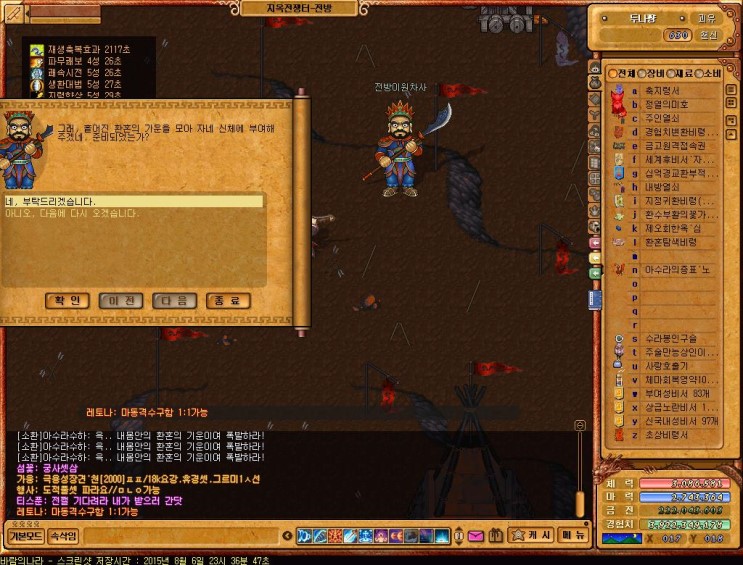Select the 내방열쇠 item in slot h

(x=666, y=187)
